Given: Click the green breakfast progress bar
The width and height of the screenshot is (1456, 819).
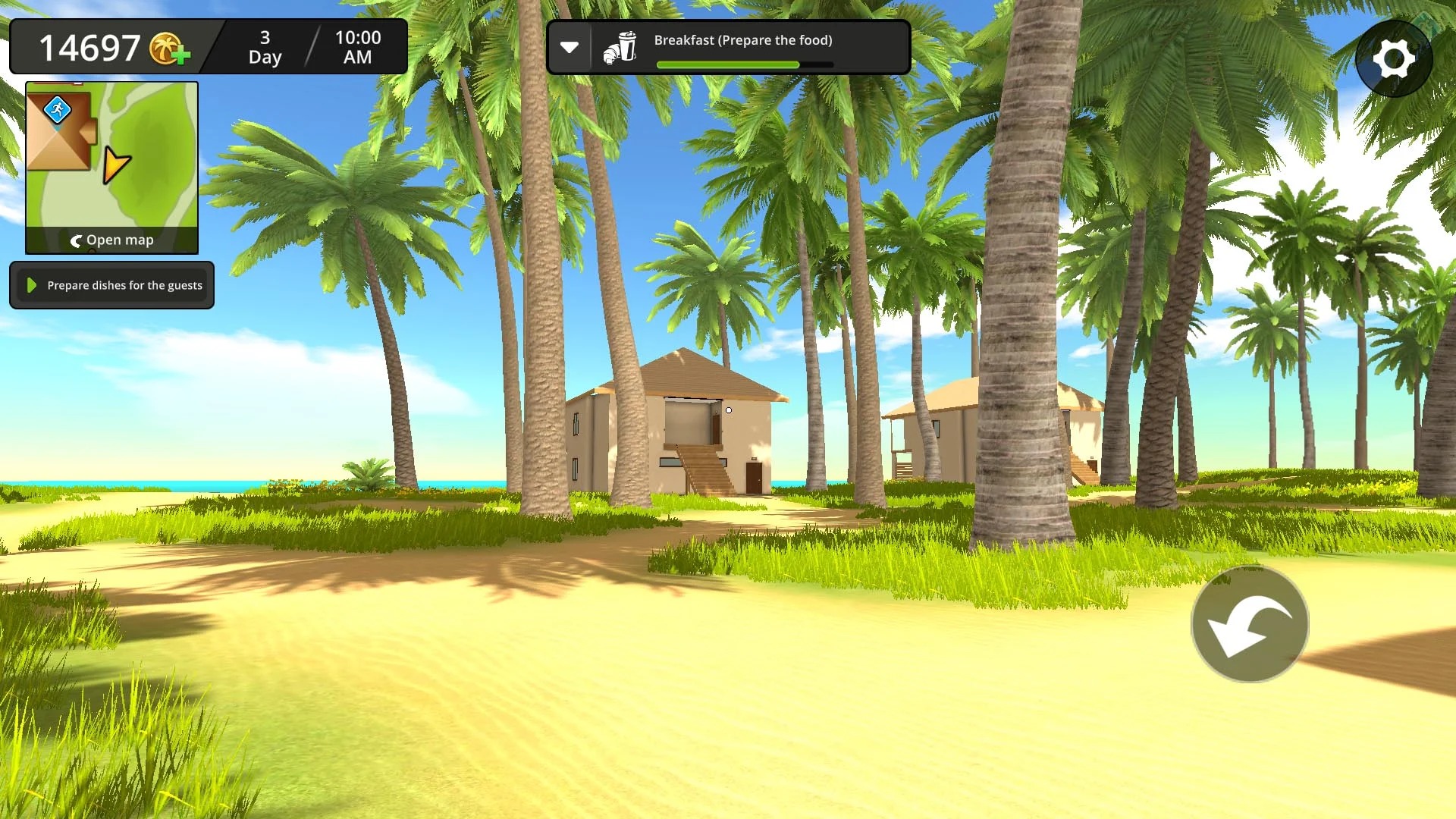Looking at the screenshot, I should click(x=728, y=65).
